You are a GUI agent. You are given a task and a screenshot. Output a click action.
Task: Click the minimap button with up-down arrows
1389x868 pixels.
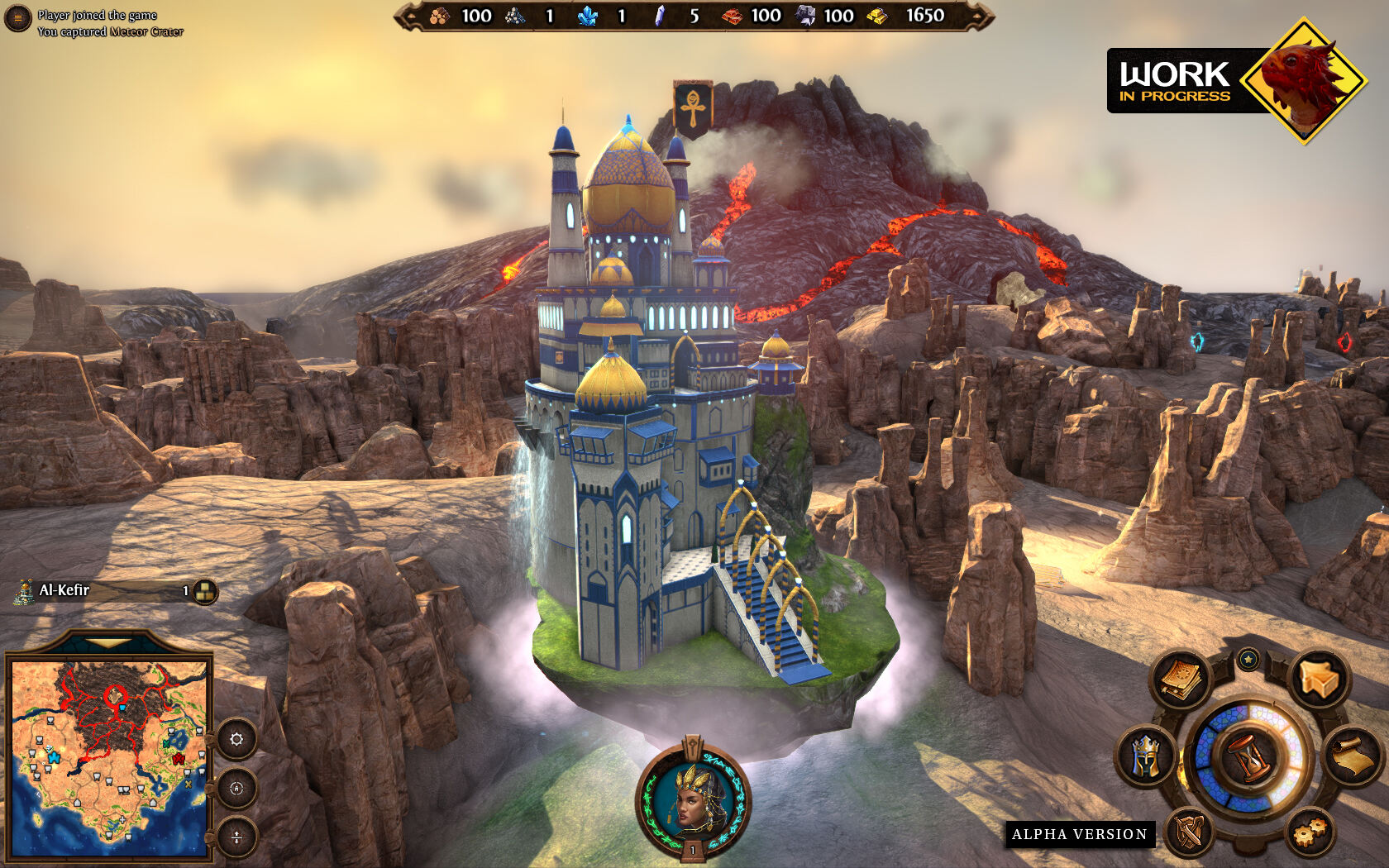point(236,837)
